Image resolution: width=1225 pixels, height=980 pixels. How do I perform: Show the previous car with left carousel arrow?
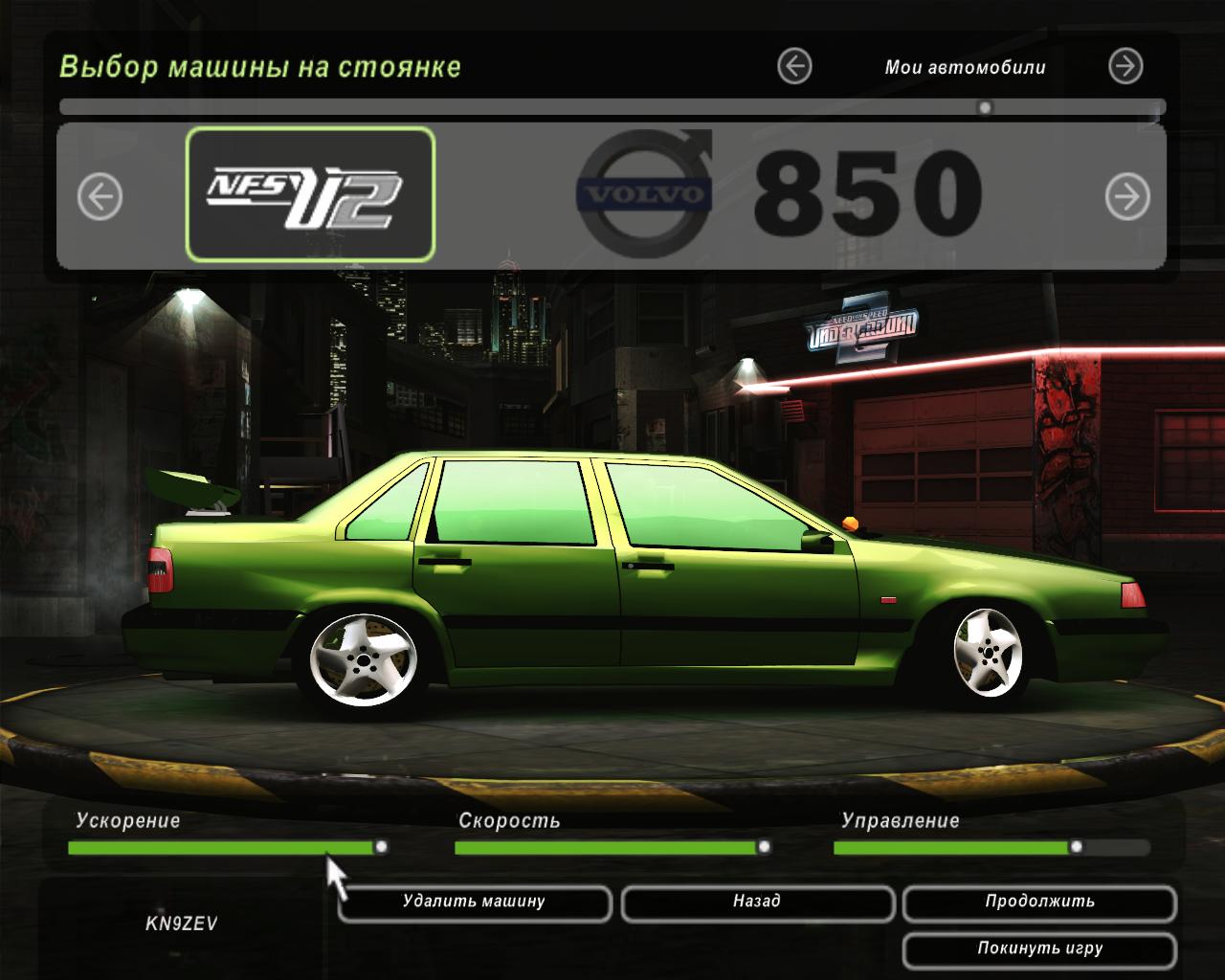coord(100,197)
